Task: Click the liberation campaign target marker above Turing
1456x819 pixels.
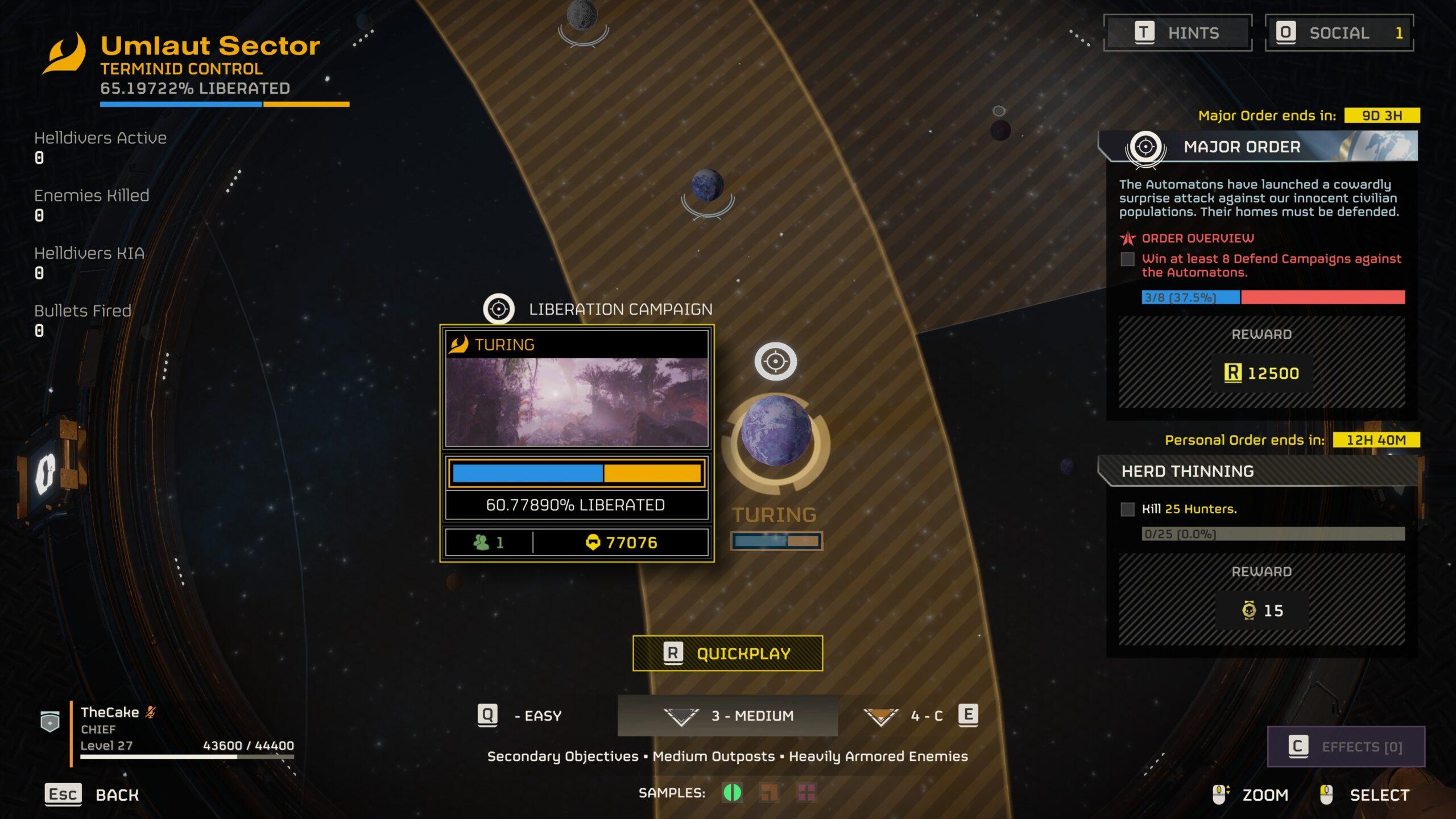Action: click(775, 361)
